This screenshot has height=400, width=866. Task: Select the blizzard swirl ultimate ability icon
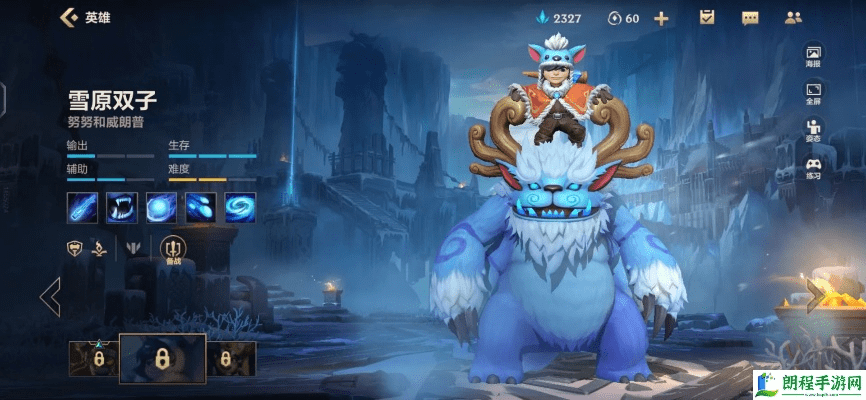tap(240, 208)
